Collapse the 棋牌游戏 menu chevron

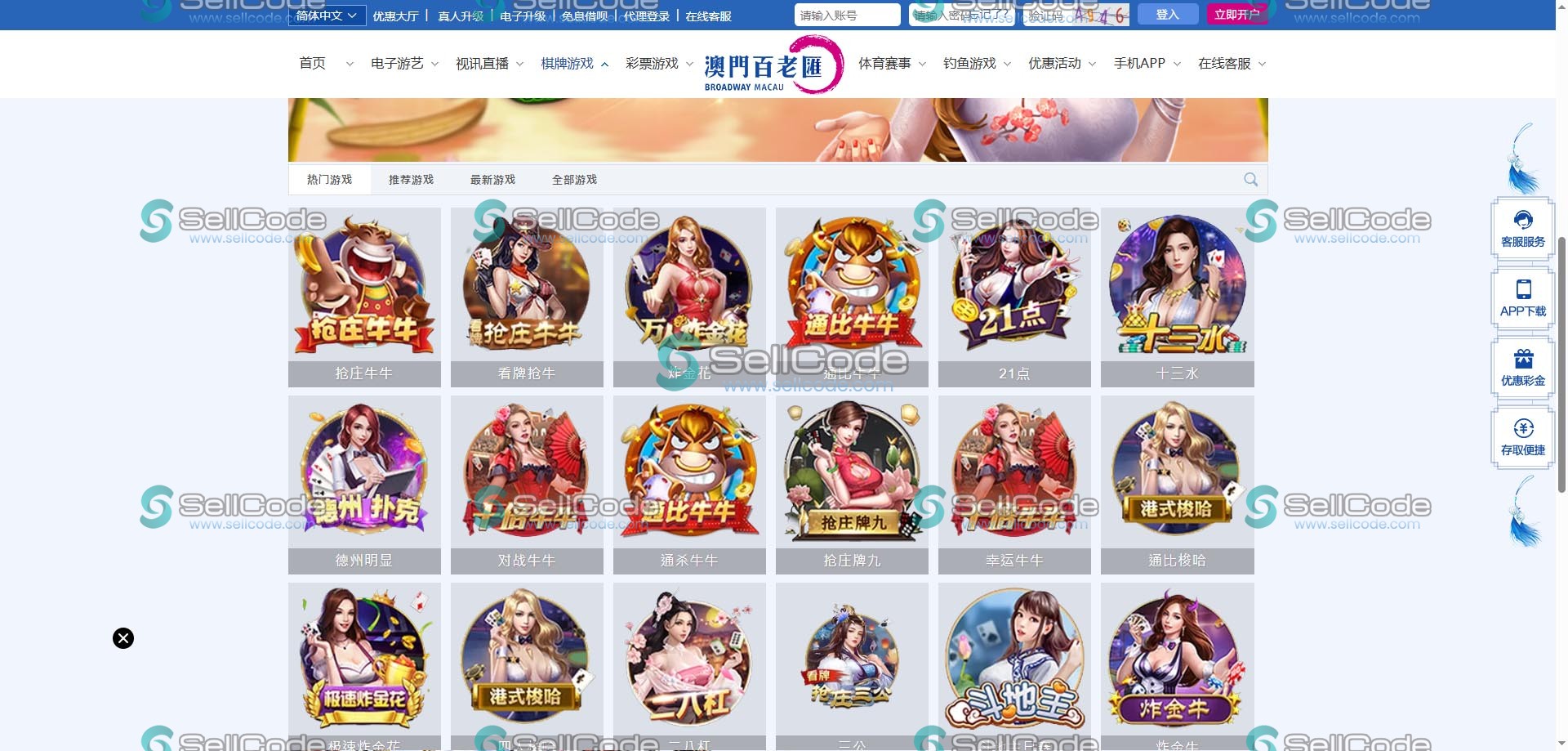[x=604, y=63]
